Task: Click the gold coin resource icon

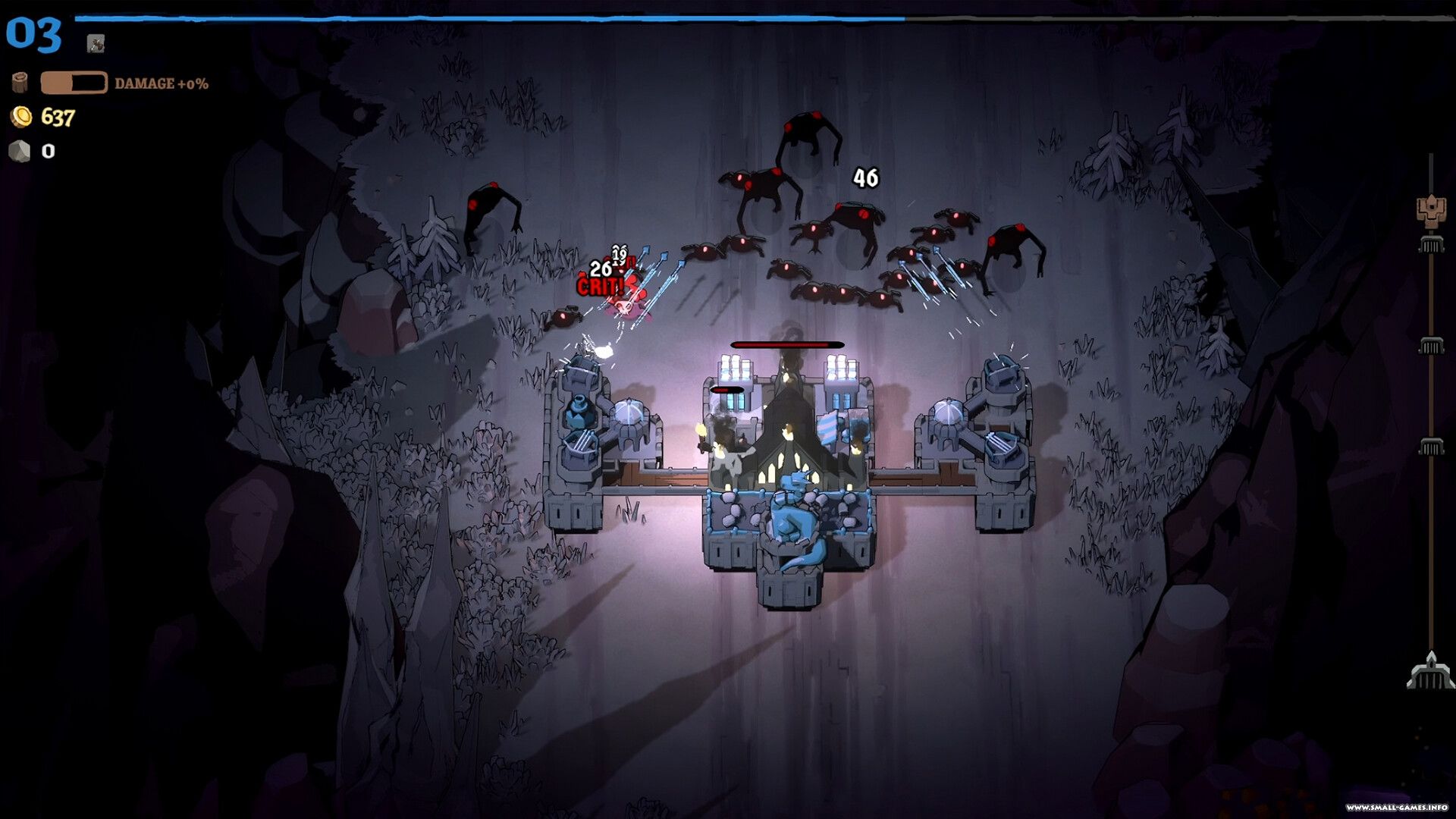Action: click(x=21, y=116)
